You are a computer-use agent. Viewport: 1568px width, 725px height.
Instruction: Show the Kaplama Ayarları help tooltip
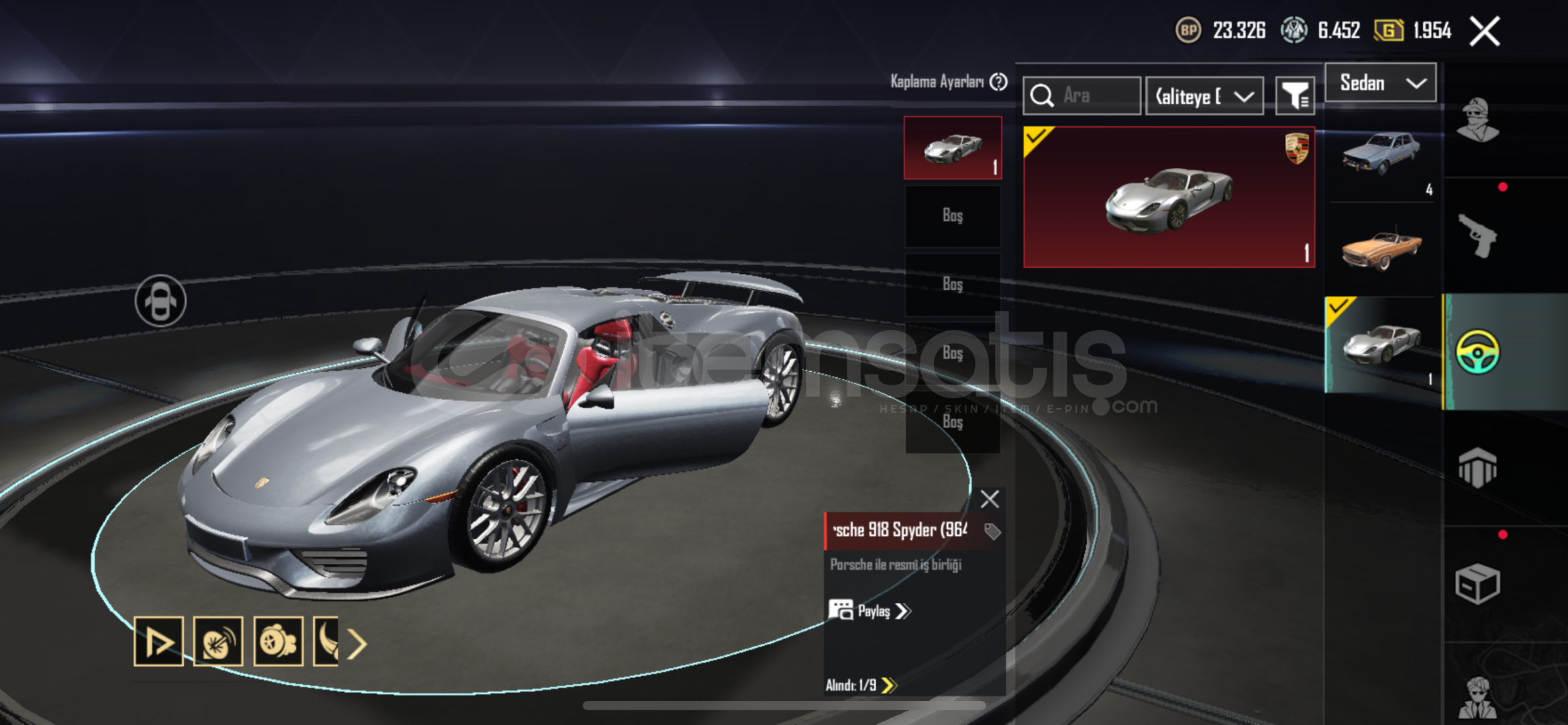point(999,82)
